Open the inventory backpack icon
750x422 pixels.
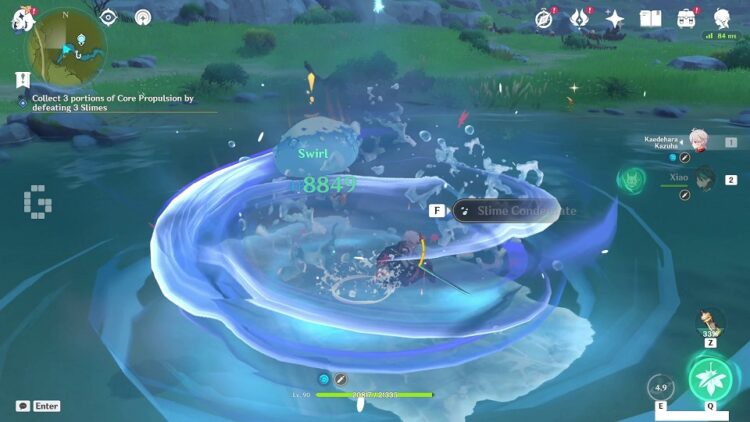[x=686, y=19]
